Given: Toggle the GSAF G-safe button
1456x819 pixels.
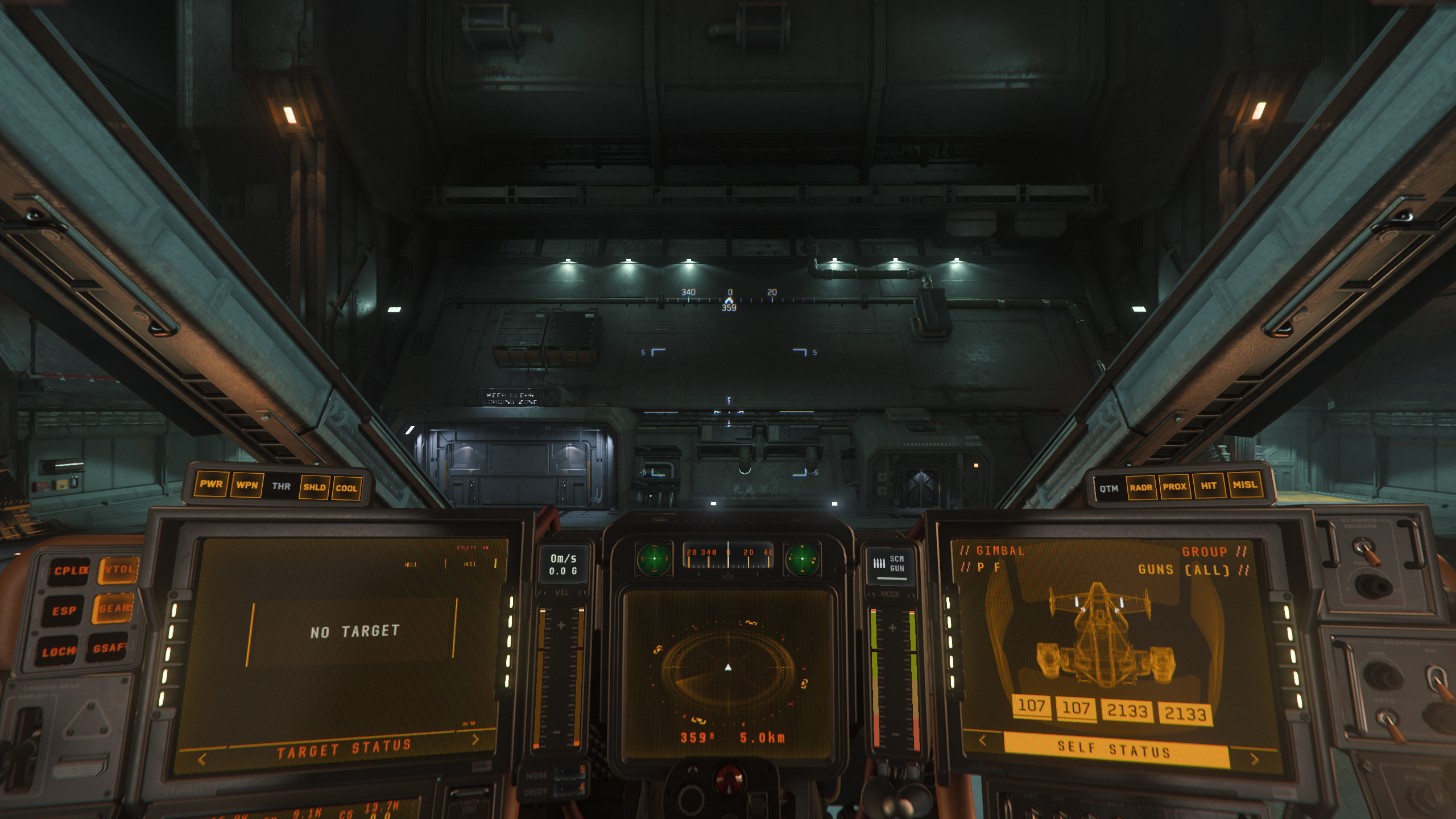Looking at the screenshot, I should [108, 648].
